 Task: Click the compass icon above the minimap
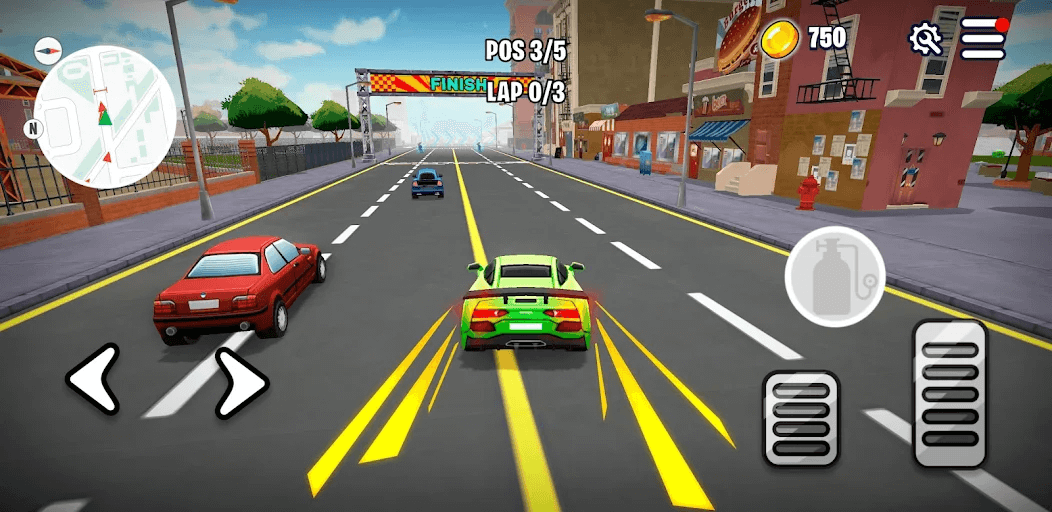pos(48,50)
